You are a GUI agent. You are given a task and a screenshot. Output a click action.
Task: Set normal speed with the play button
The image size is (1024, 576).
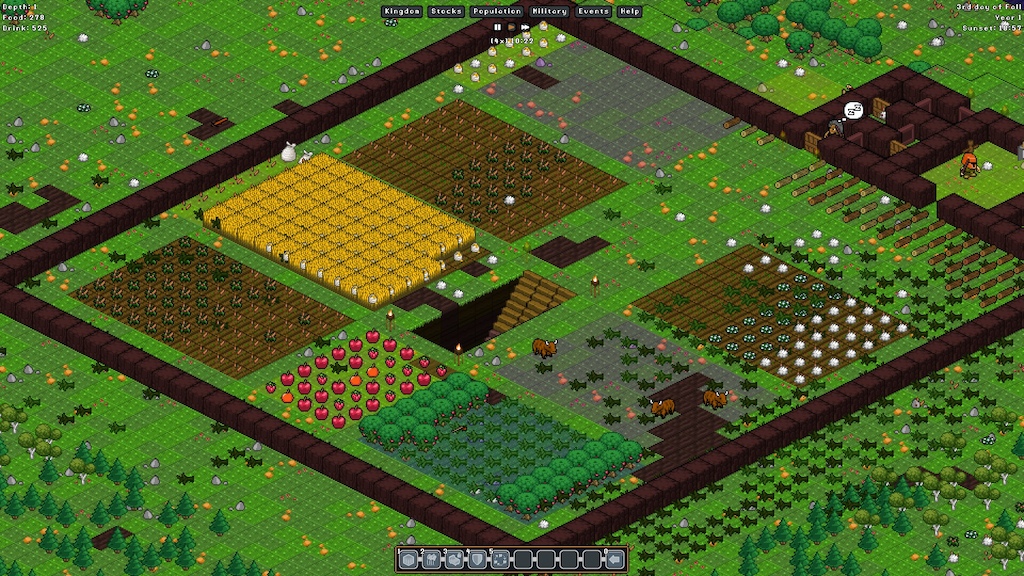511,27
